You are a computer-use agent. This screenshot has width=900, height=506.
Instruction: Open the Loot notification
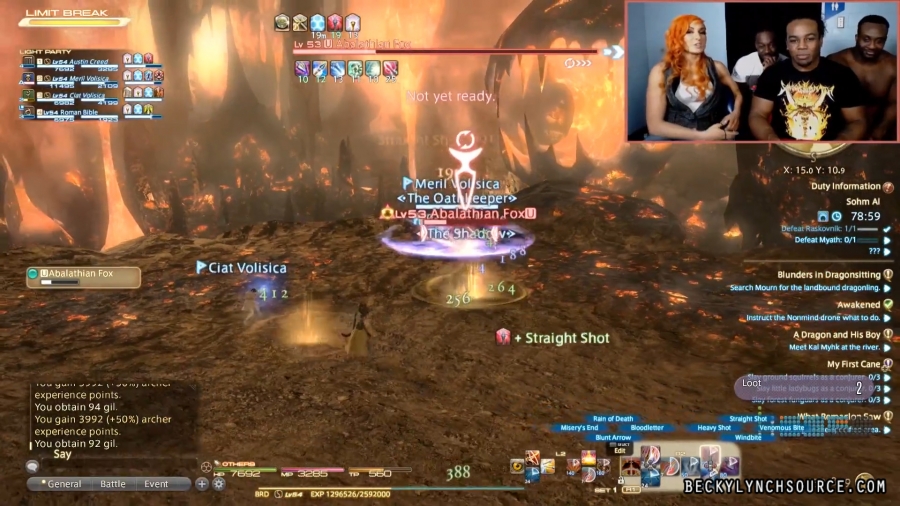752,383
